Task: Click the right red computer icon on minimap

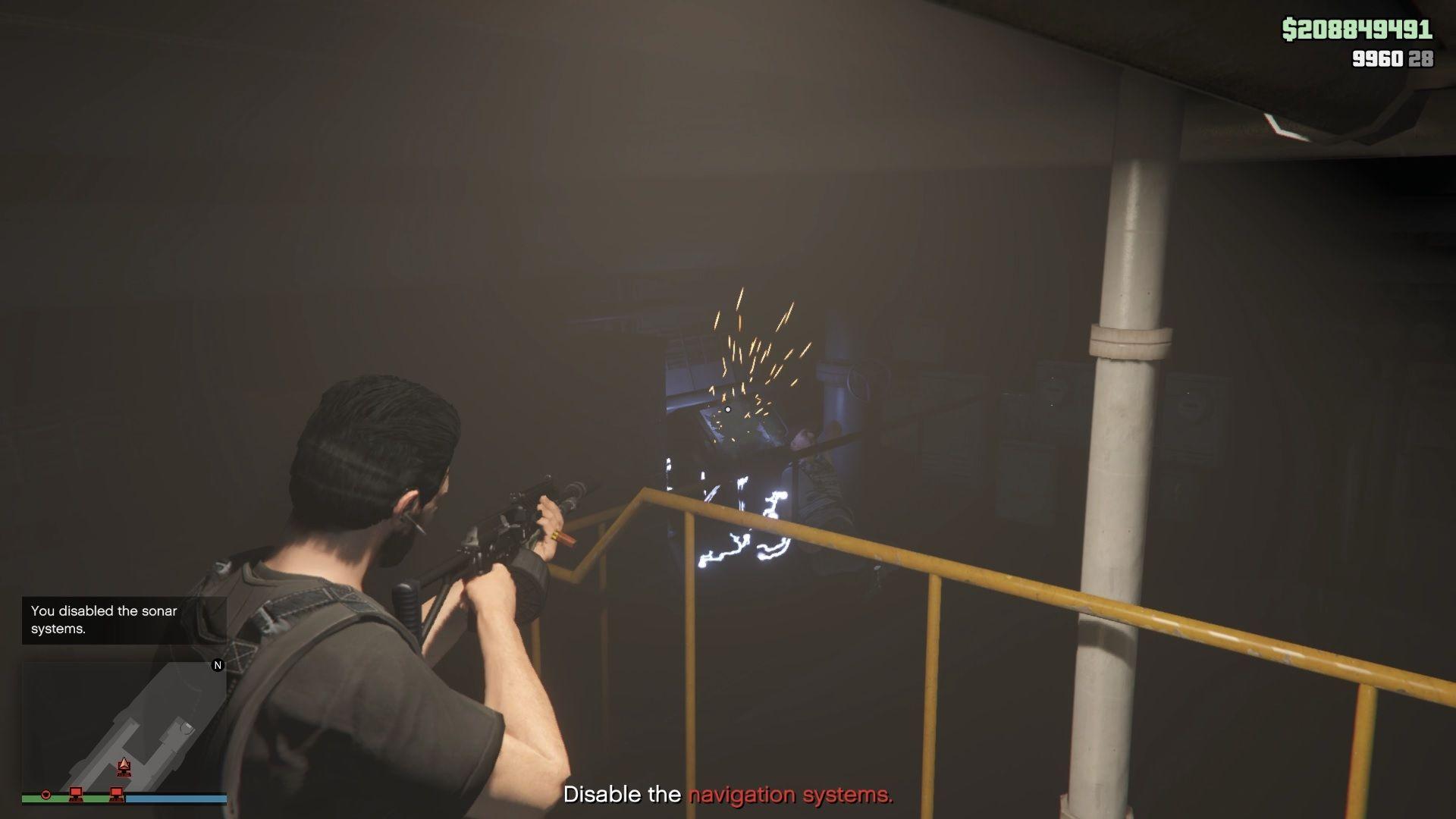Action: [x=115, y=795]
